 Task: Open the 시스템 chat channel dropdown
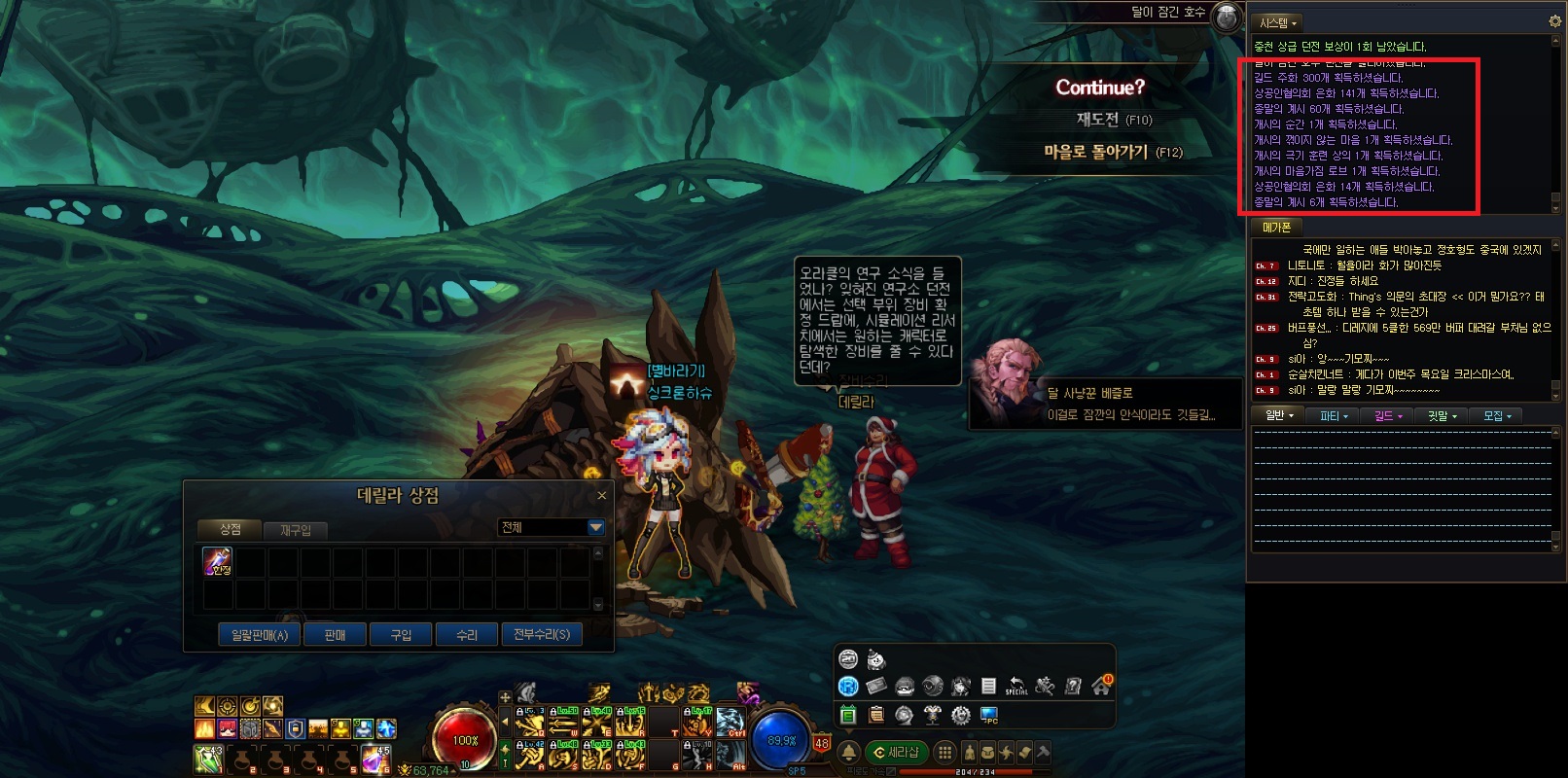(x=1277, y=22)
